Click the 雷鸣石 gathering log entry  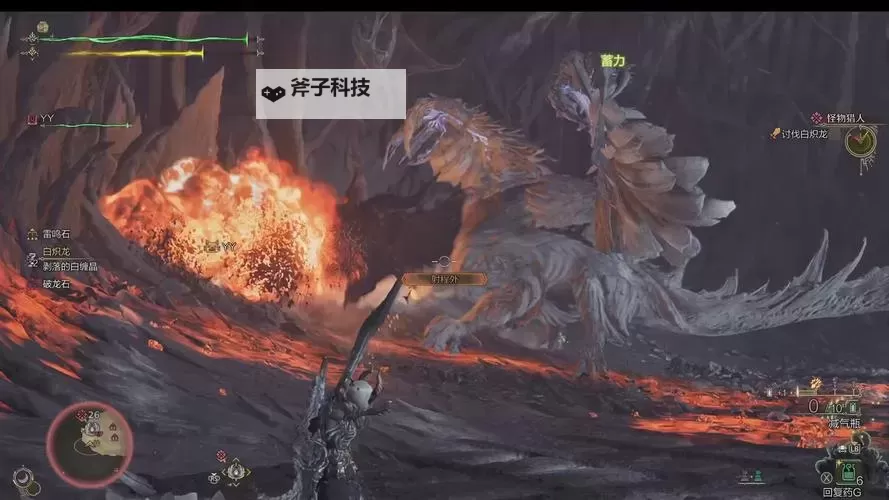click(x=56, y=234)
